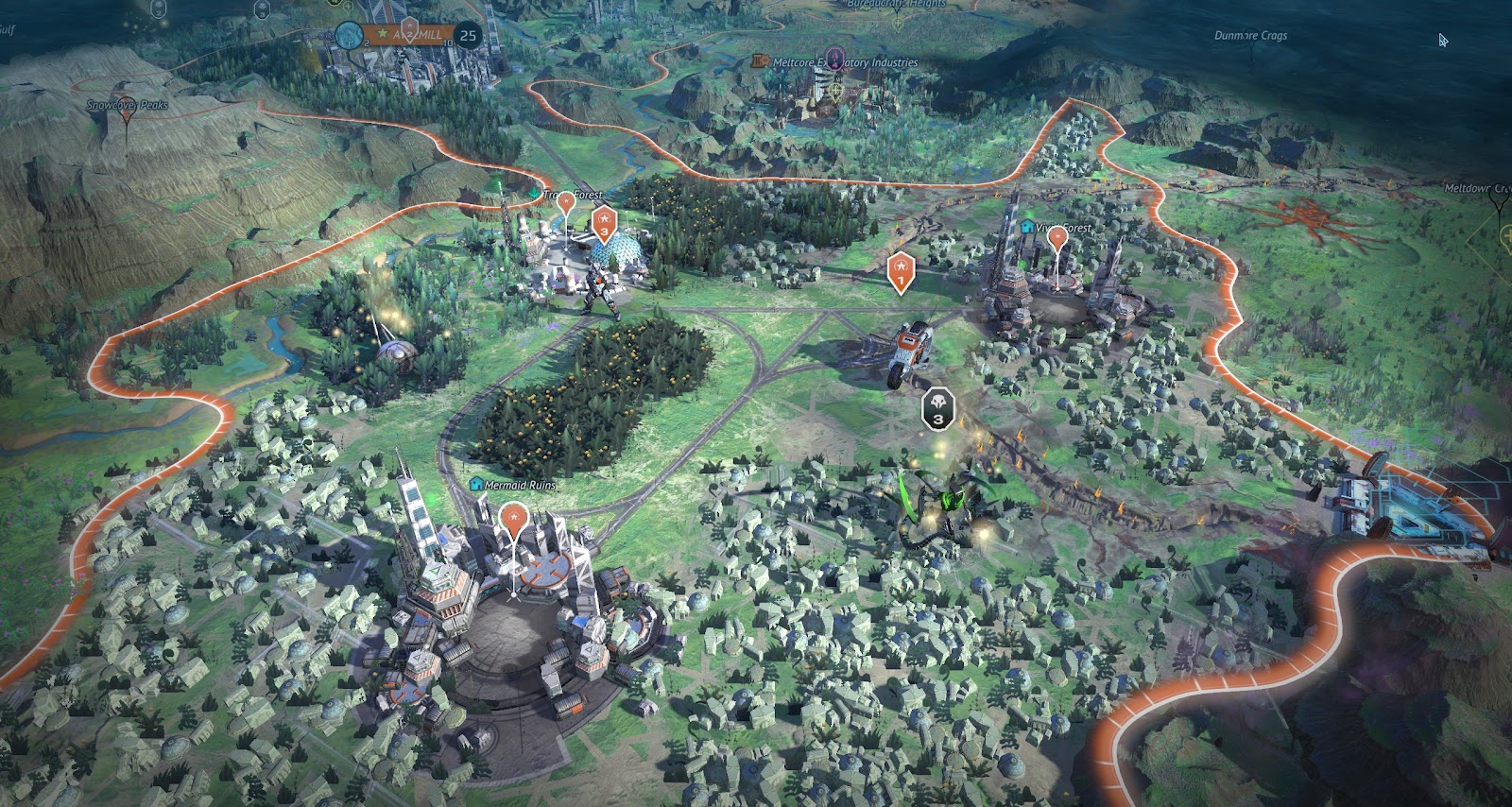Select the Mermaid Ruins sector pin
The height and width of the screenshot is (807, 1512).
(x=513, y=519)
